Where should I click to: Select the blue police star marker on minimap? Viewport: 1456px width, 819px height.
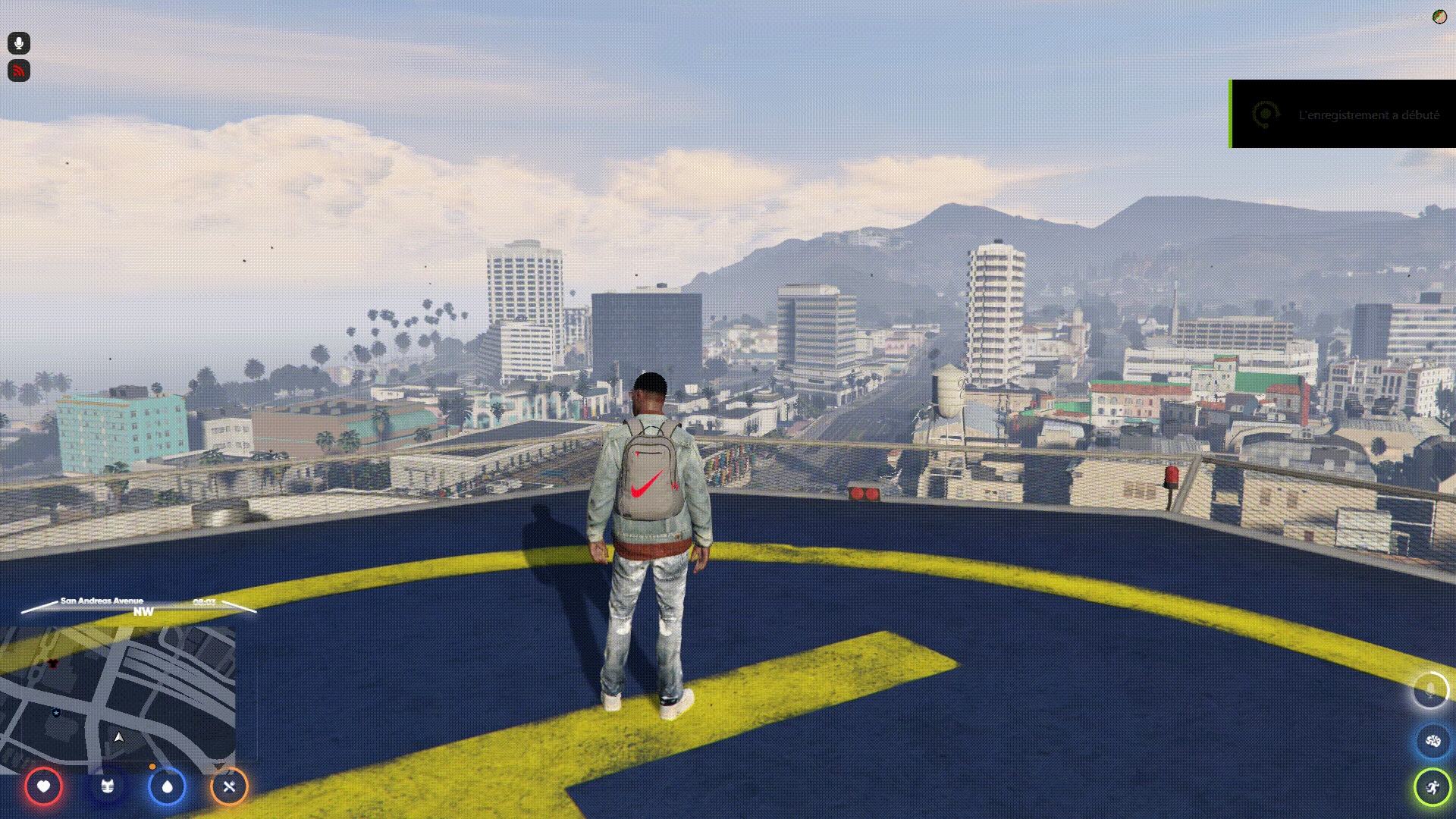(56, 713)
